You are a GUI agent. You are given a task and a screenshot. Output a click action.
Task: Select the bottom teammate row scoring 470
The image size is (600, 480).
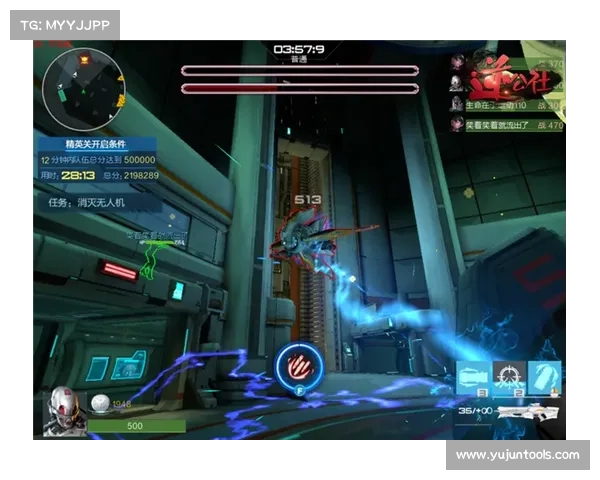[507, 125]
